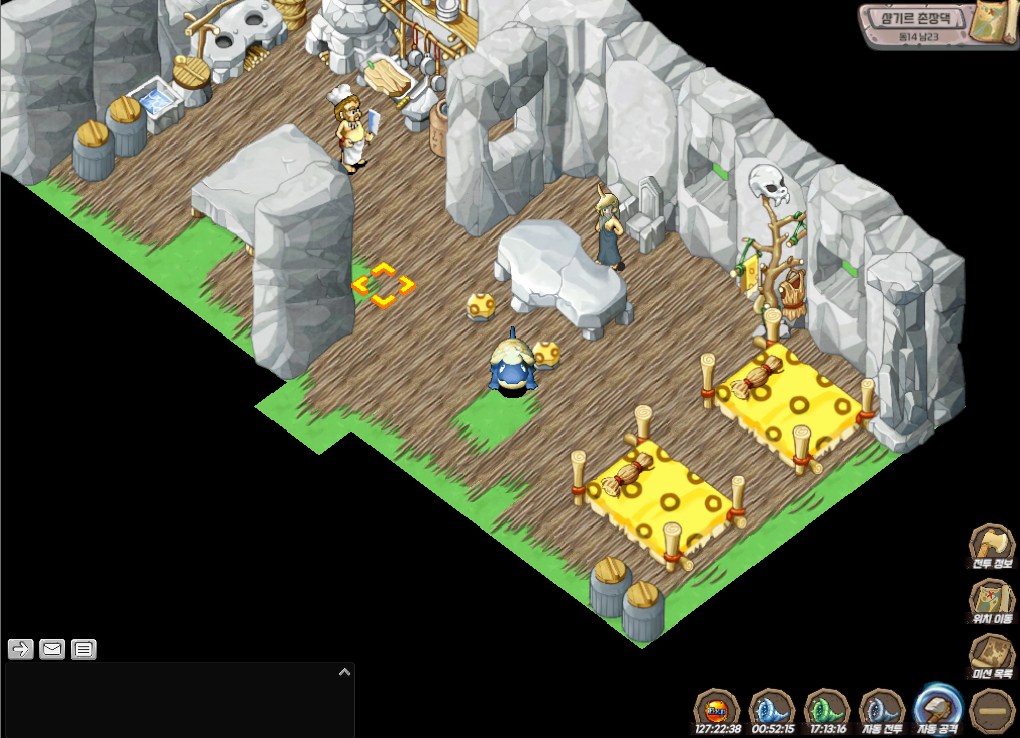Open the 위치 이동 map button
The image size is (1020, 738).
point(992,601)
